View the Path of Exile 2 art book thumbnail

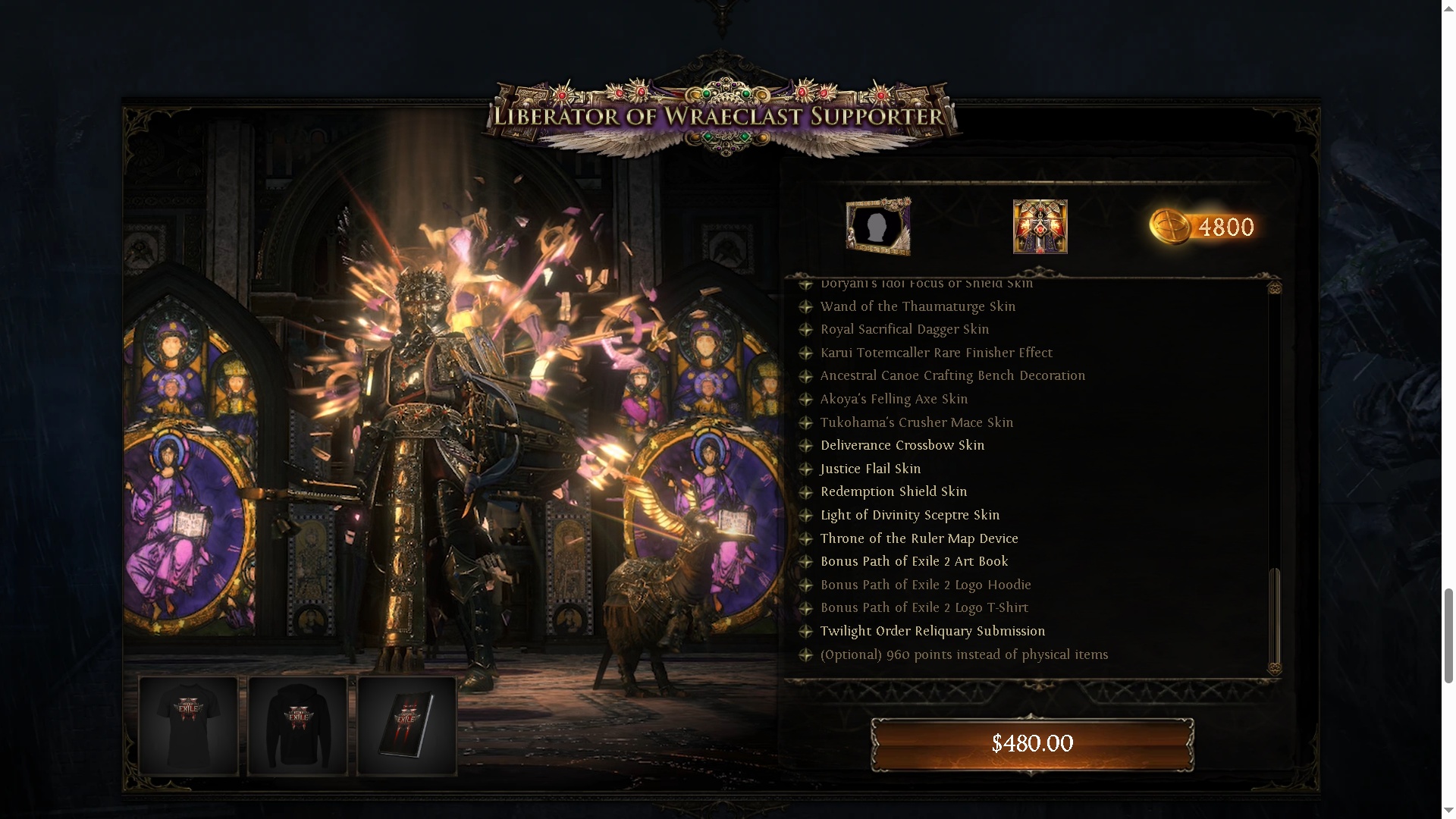click(406, 726)
